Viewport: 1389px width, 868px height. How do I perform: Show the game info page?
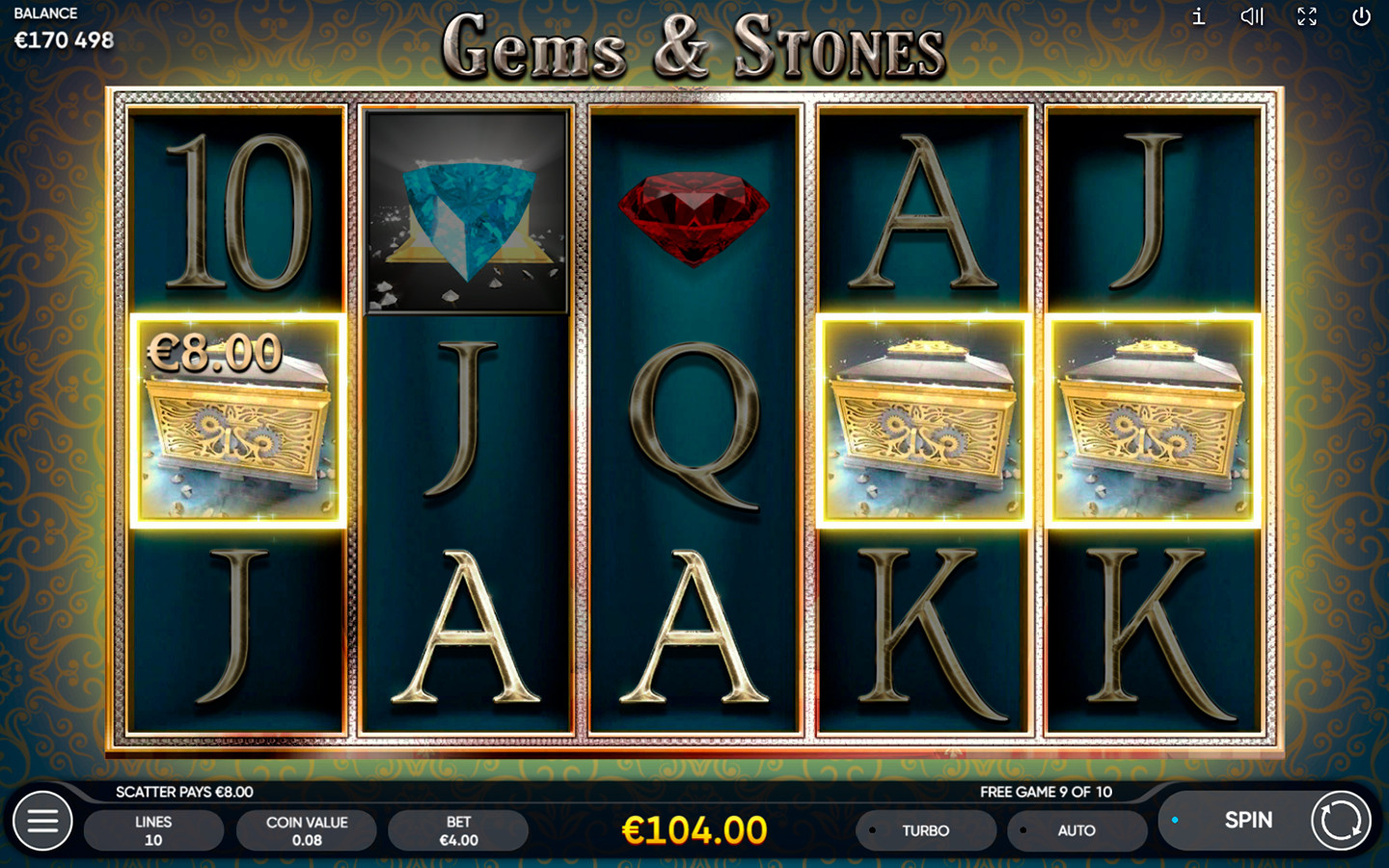click(x=1198, y=16)
